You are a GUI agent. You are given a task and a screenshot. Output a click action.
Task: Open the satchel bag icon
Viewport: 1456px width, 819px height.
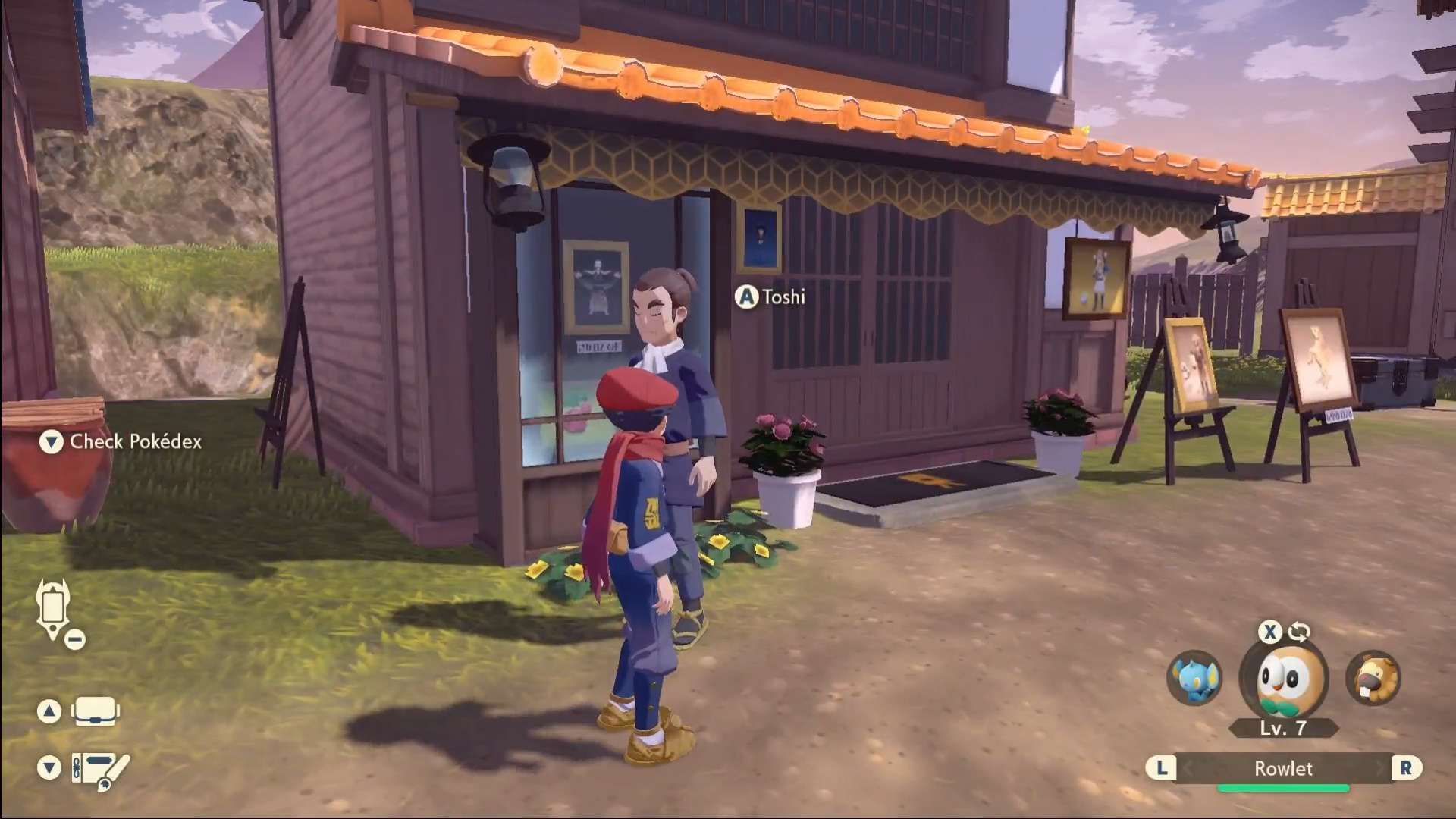point(95,711)
